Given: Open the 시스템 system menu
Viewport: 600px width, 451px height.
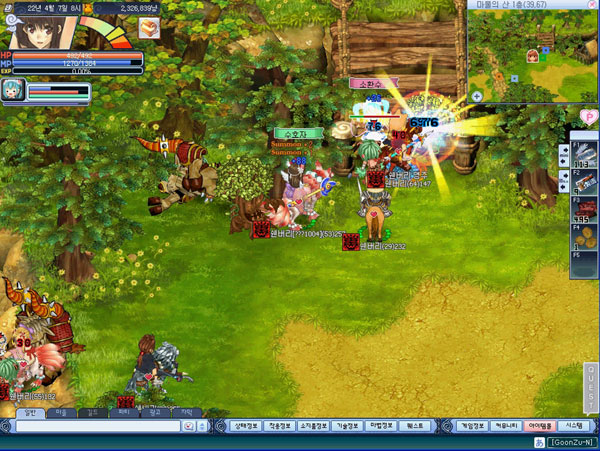Looking at the screenshot, I should (x=569, y=425).
